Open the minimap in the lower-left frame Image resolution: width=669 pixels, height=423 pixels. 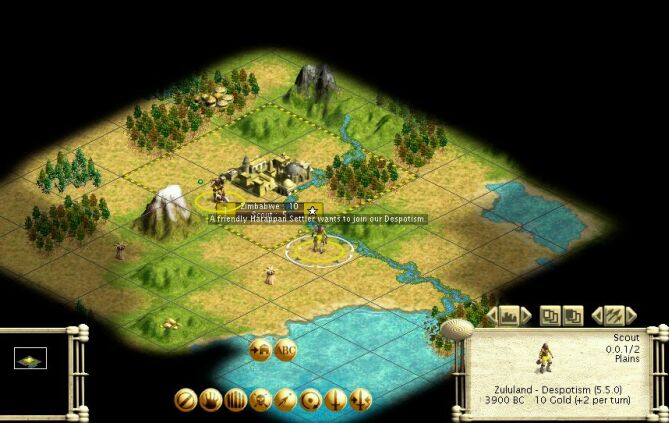[x=30, y=360]
